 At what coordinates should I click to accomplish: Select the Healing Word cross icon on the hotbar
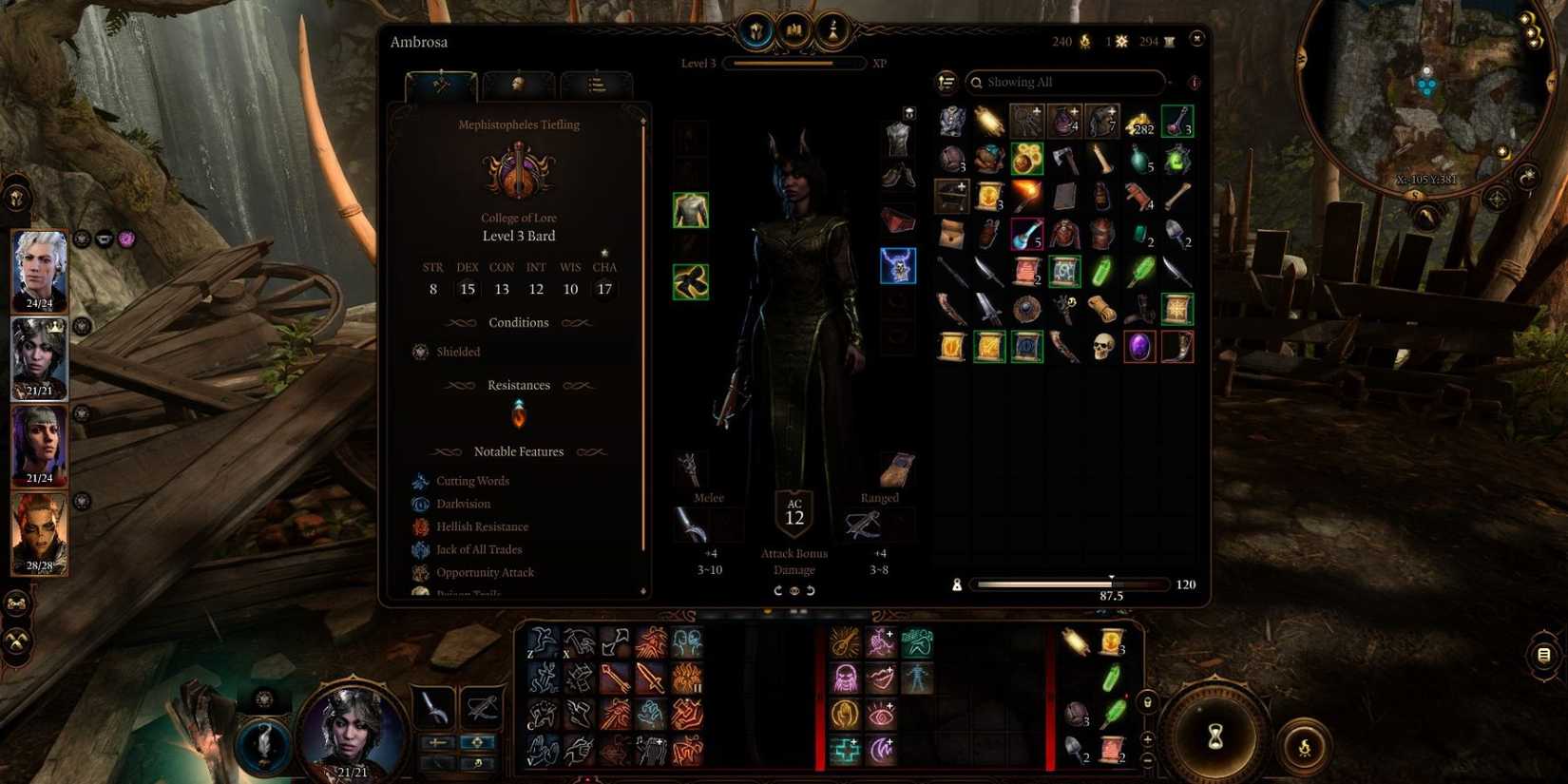(x=844, y=750)
